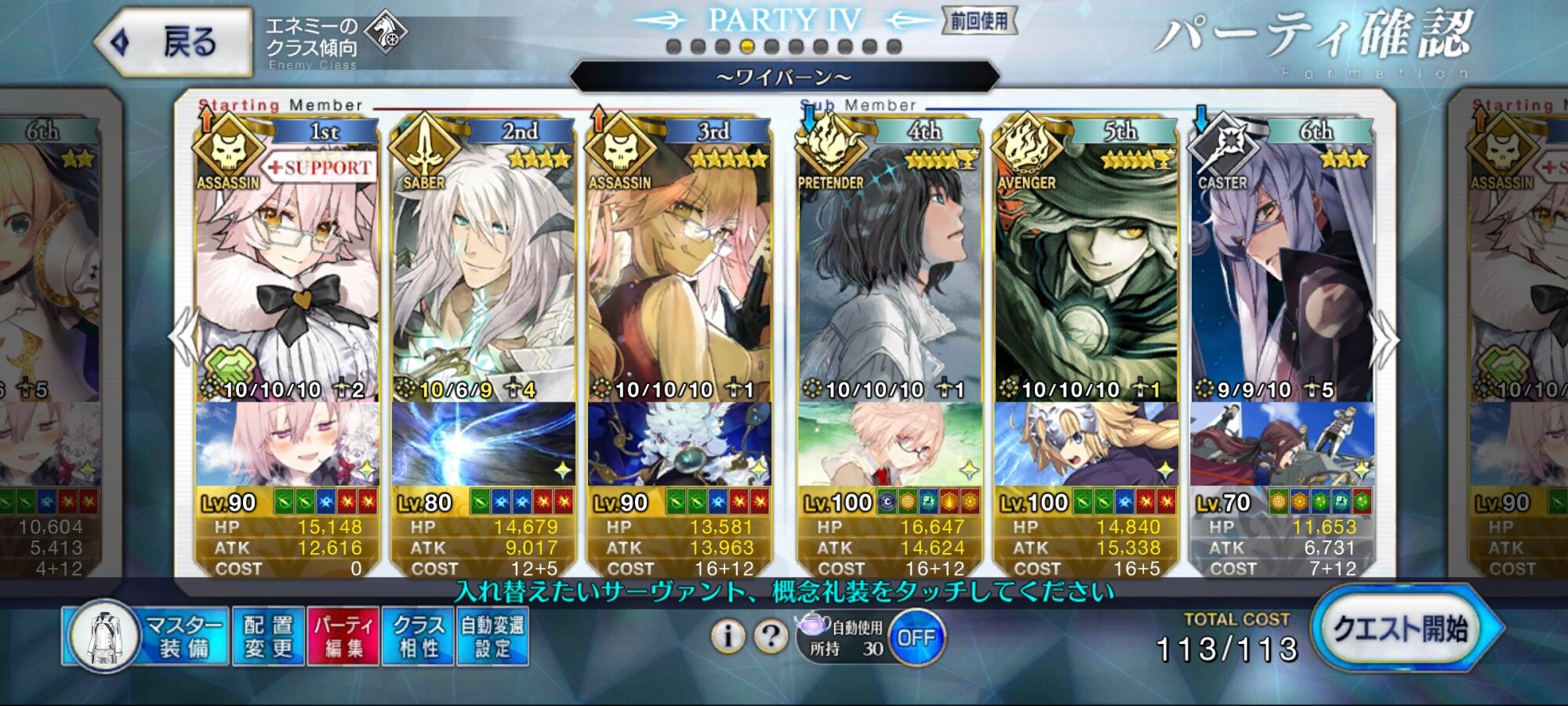Viewport: 1568px width, 706px height.
Task: Open 配置変更 formation change
Action: 268,636
